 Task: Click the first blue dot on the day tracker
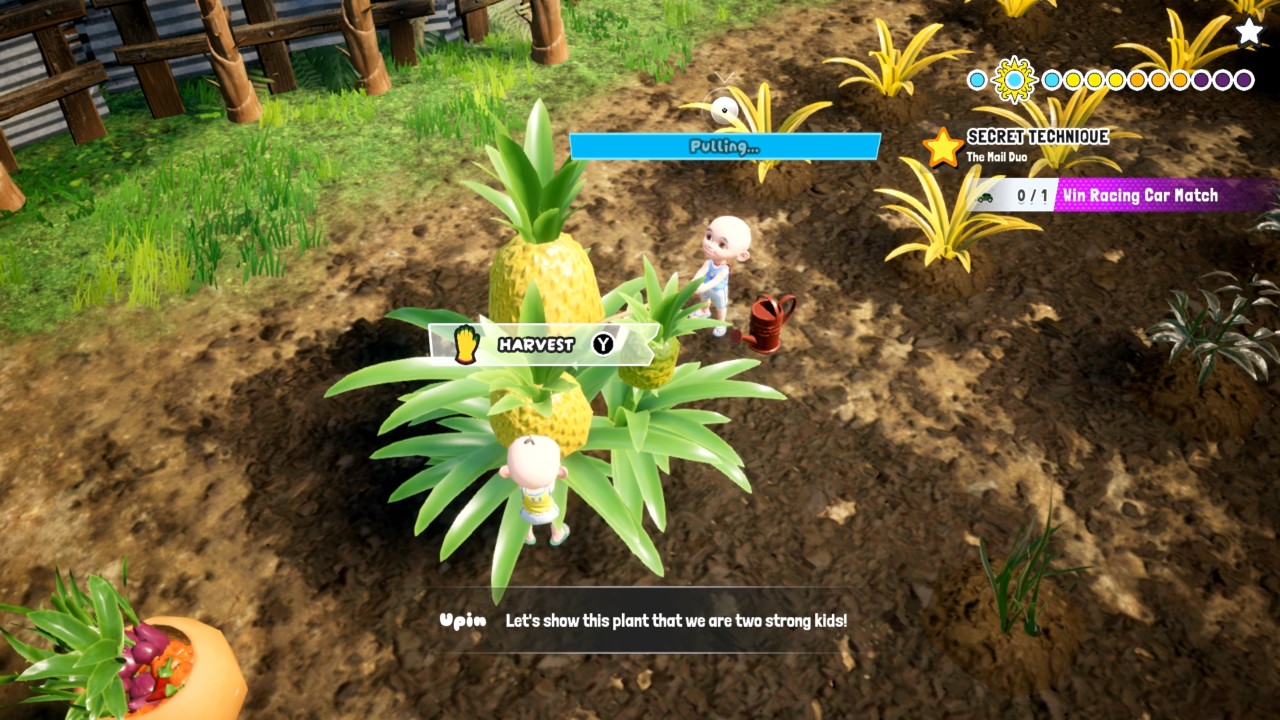coord(975,79)
